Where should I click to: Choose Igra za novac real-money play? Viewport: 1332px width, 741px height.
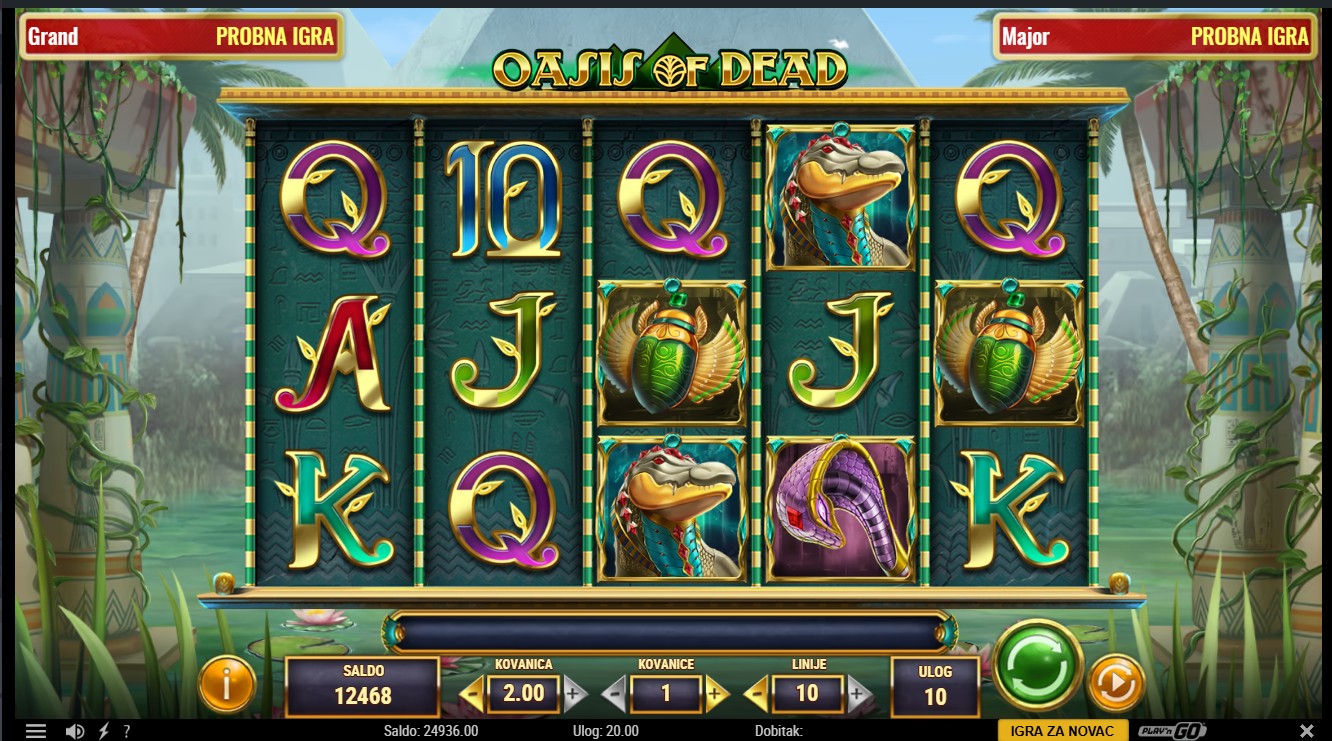tap(1063, 731)
